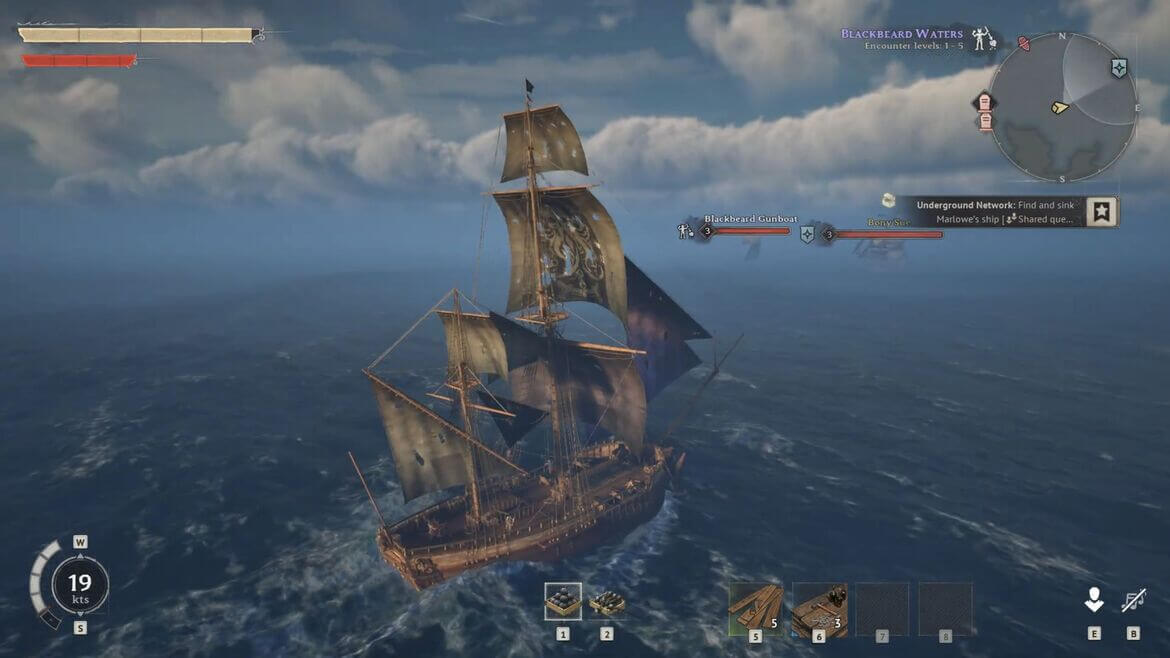Use the wooden planks repair item

click(755, 609)
